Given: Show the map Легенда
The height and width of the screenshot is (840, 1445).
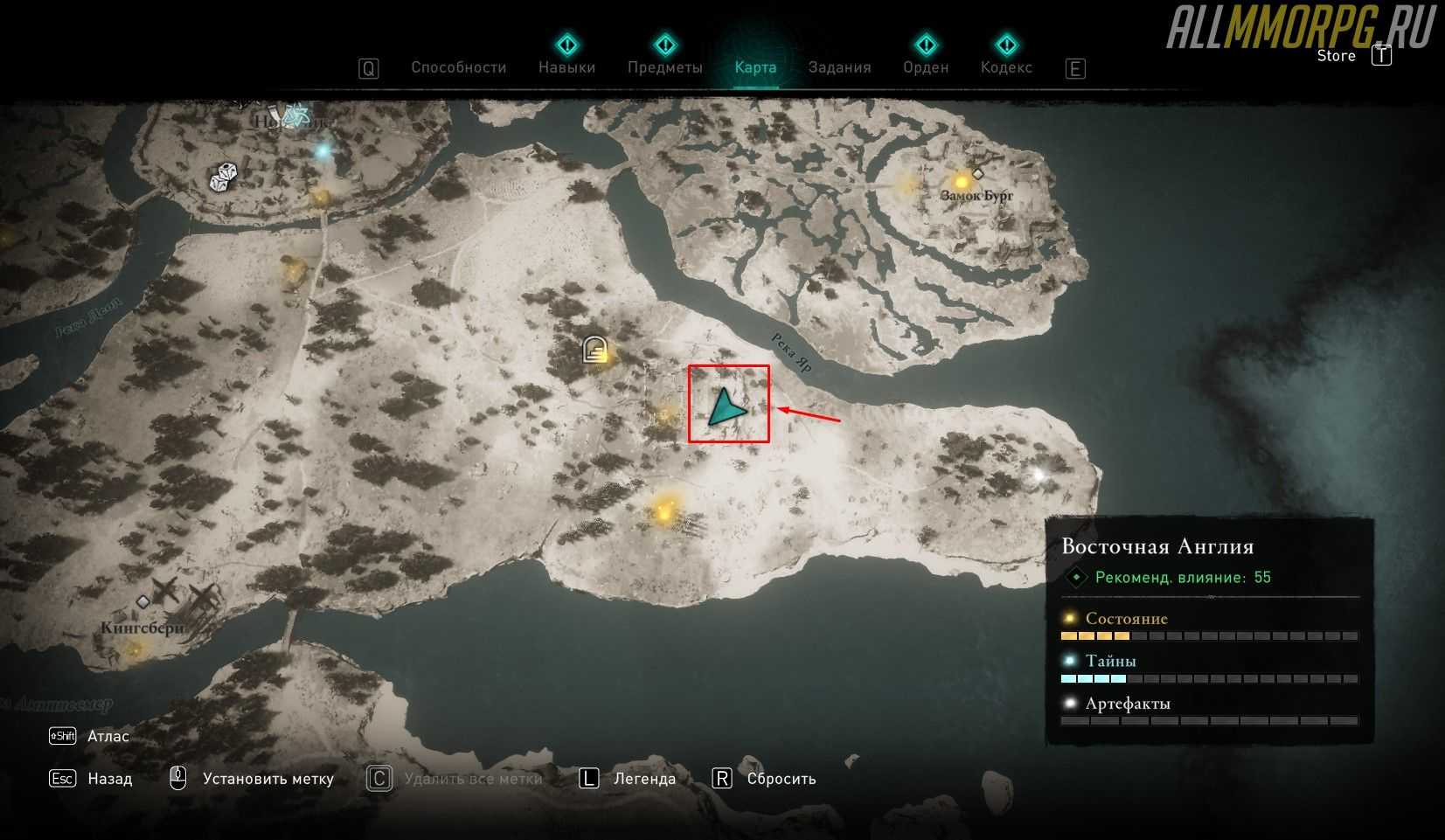Looking at the screenshot, I should (x=644, y=779).
